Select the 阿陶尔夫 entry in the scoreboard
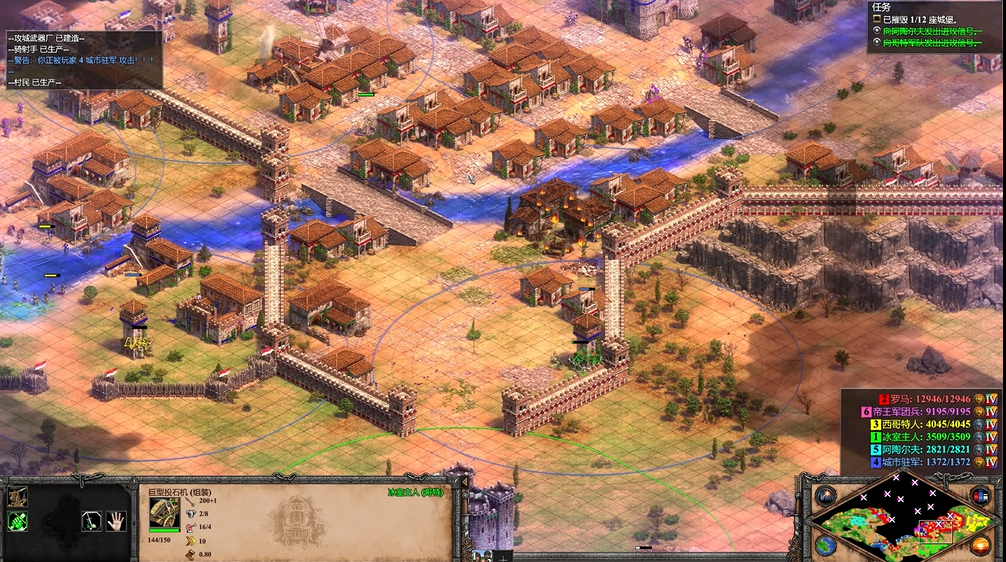Image resolution: width=1006 pixels, height=562 pixels. [918, 449]
